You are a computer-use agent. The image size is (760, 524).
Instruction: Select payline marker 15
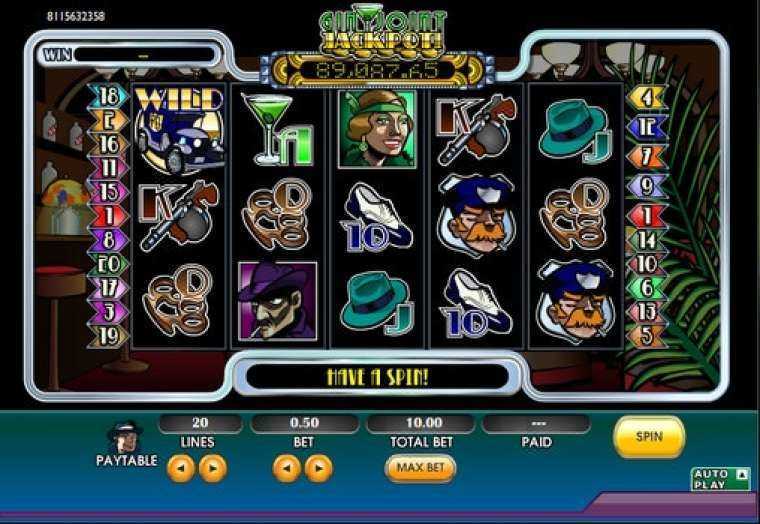(109, 191)
